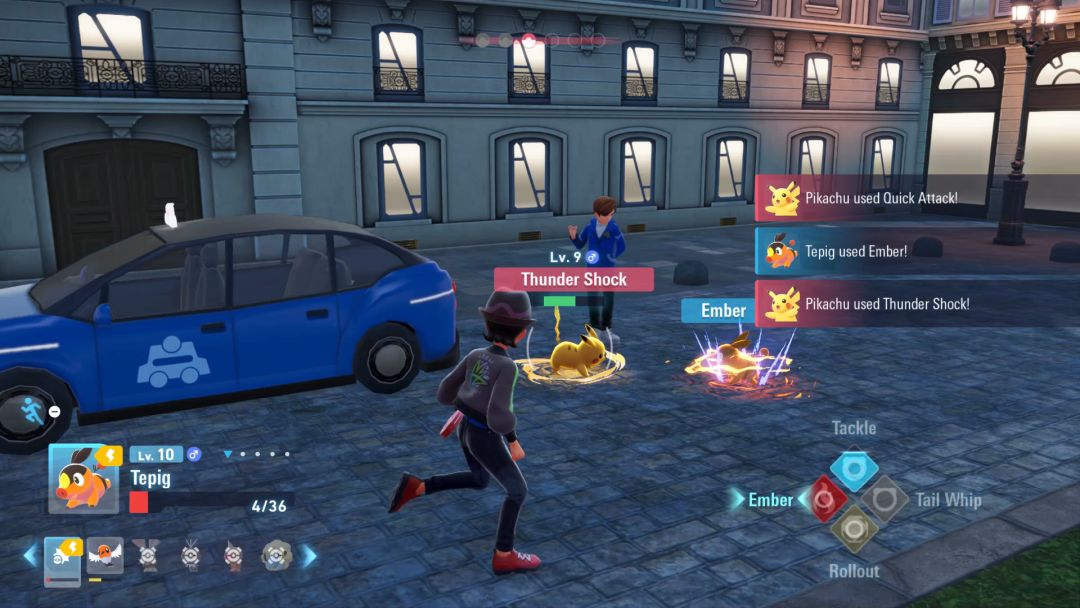The width and height of the screenshot is (1080, 608).
Task: Cycle party bar with the right arrow
Action: [310, 555]
